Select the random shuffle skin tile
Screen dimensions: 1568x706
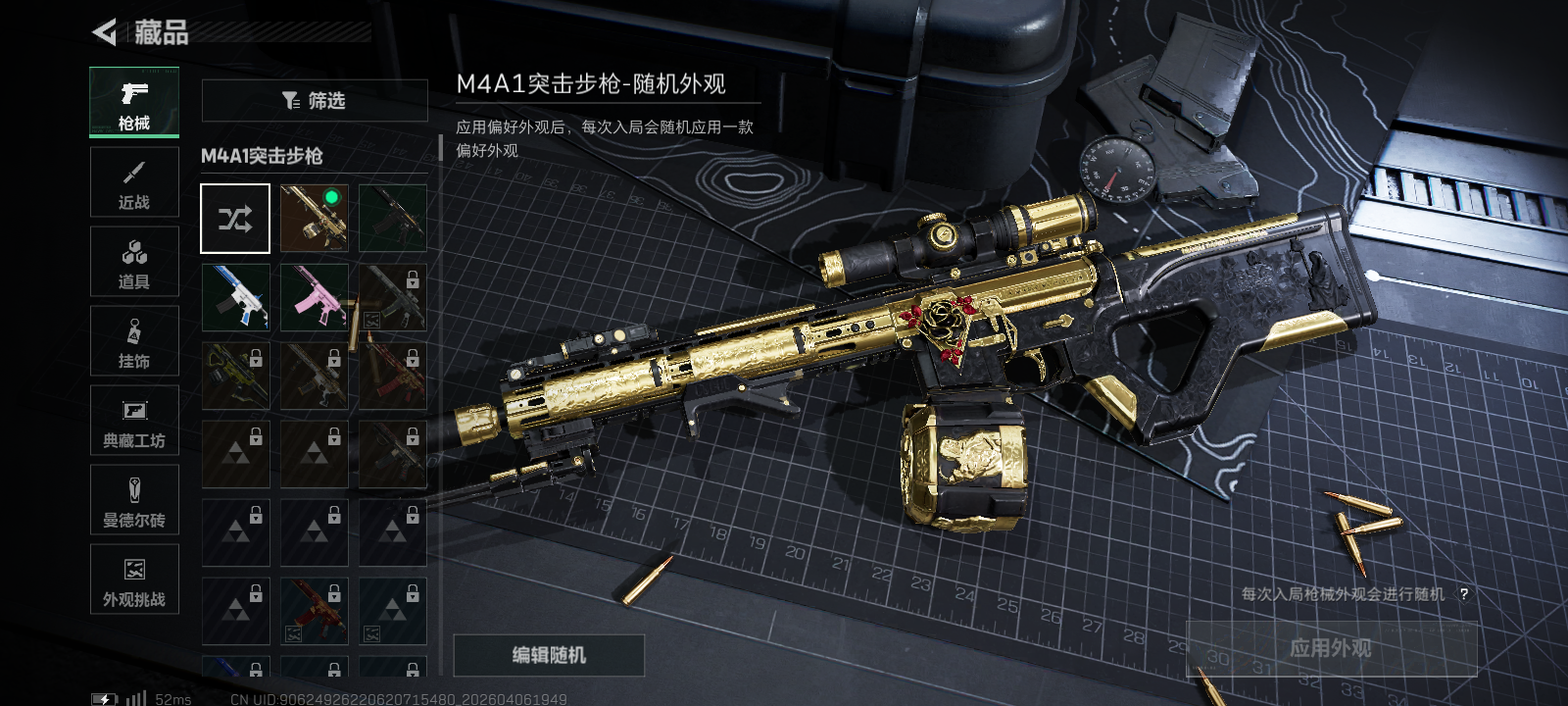[235, 218]
